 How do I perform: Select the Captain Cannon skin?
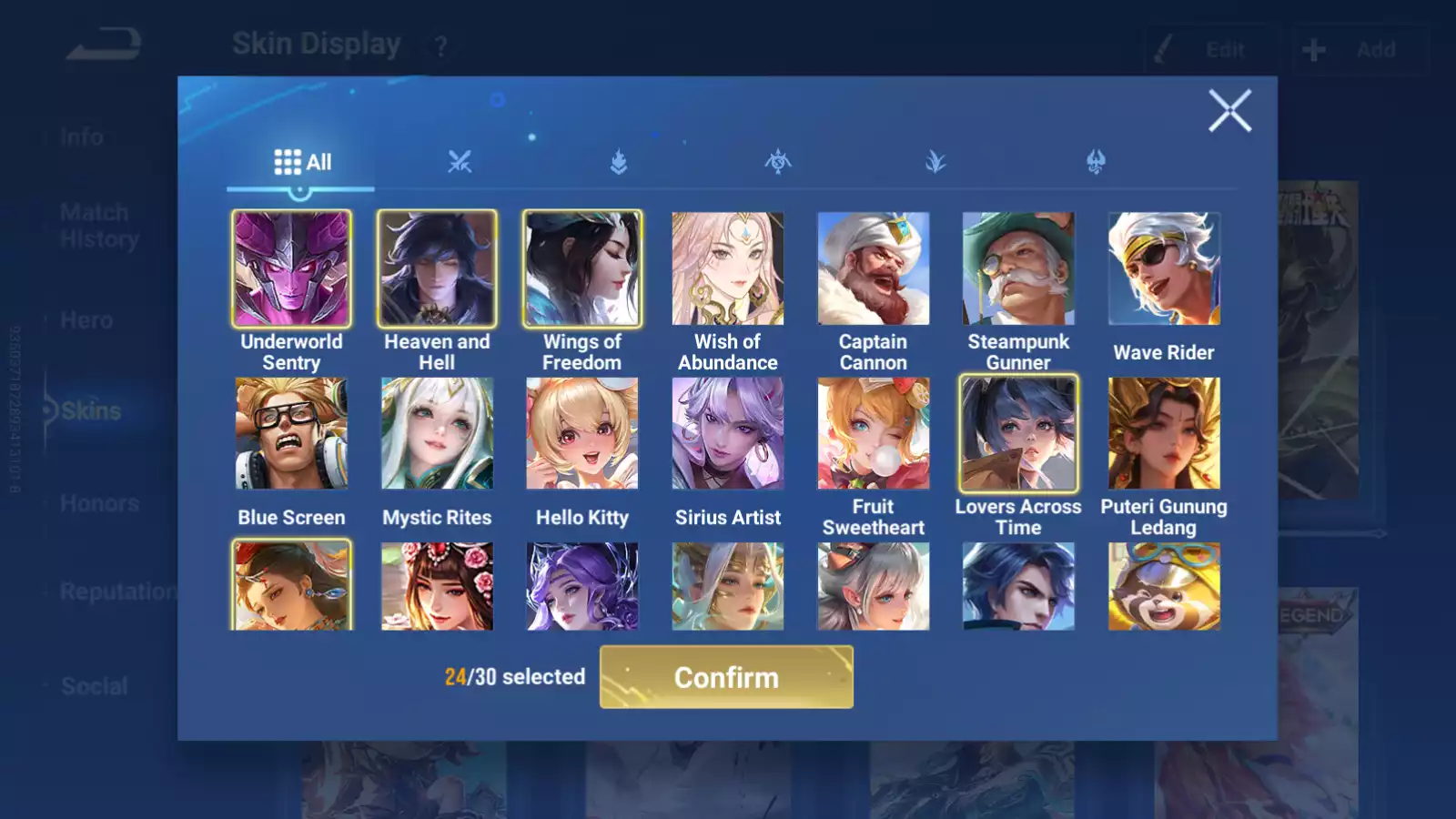[x=874, y=268]
